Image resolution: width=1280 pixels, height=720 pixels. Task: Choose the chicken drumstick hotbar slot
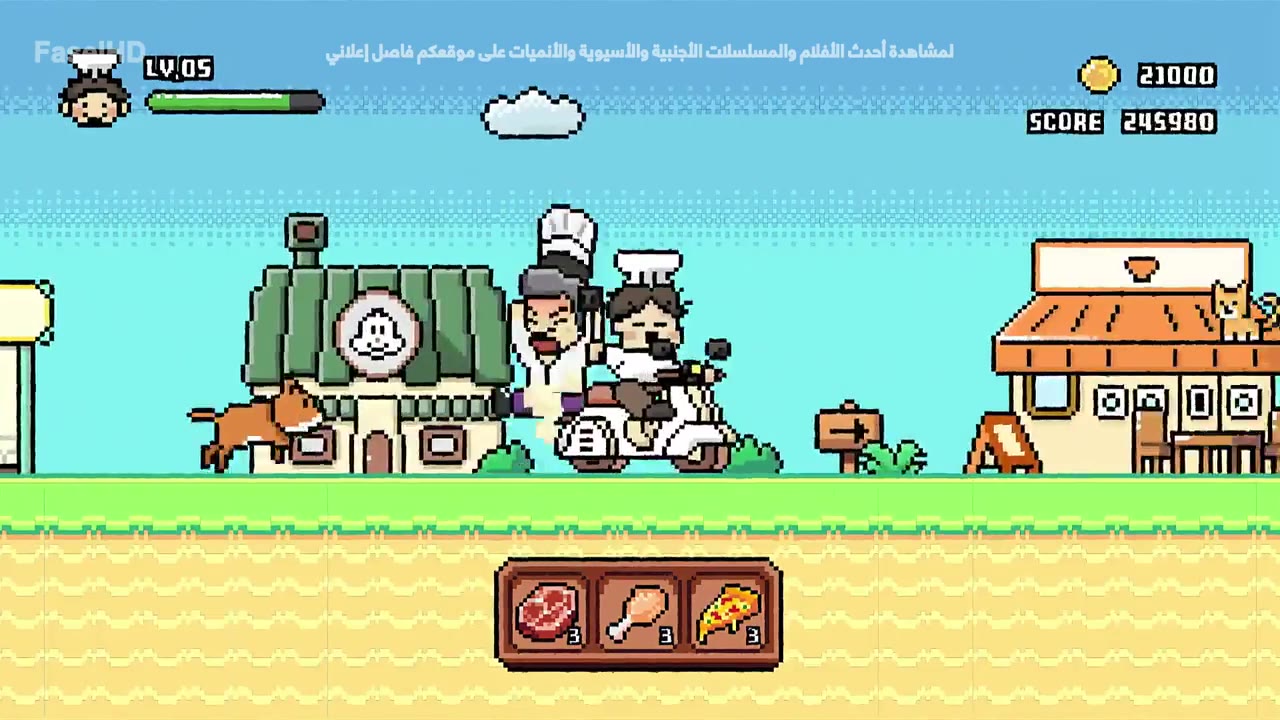click(x=638, y=613)
